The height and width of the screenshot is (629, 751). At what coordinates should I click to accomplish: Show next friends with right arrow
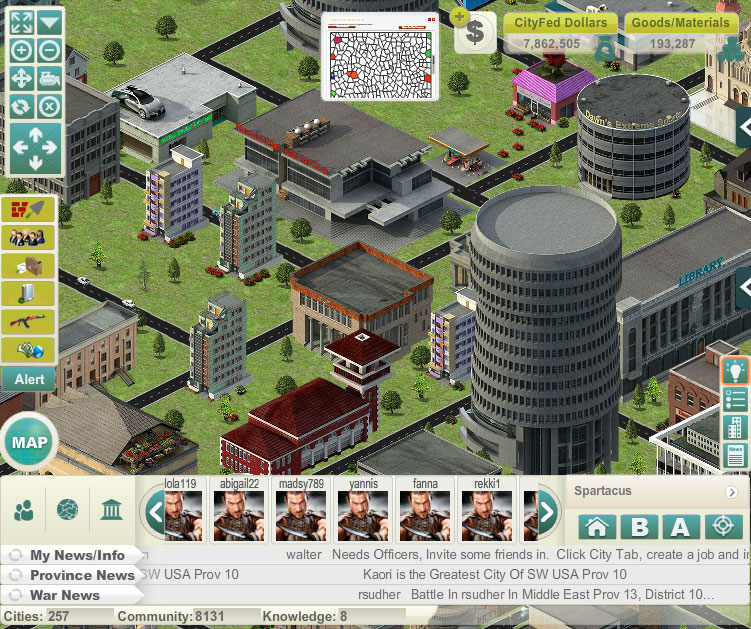tap(547, 512)
